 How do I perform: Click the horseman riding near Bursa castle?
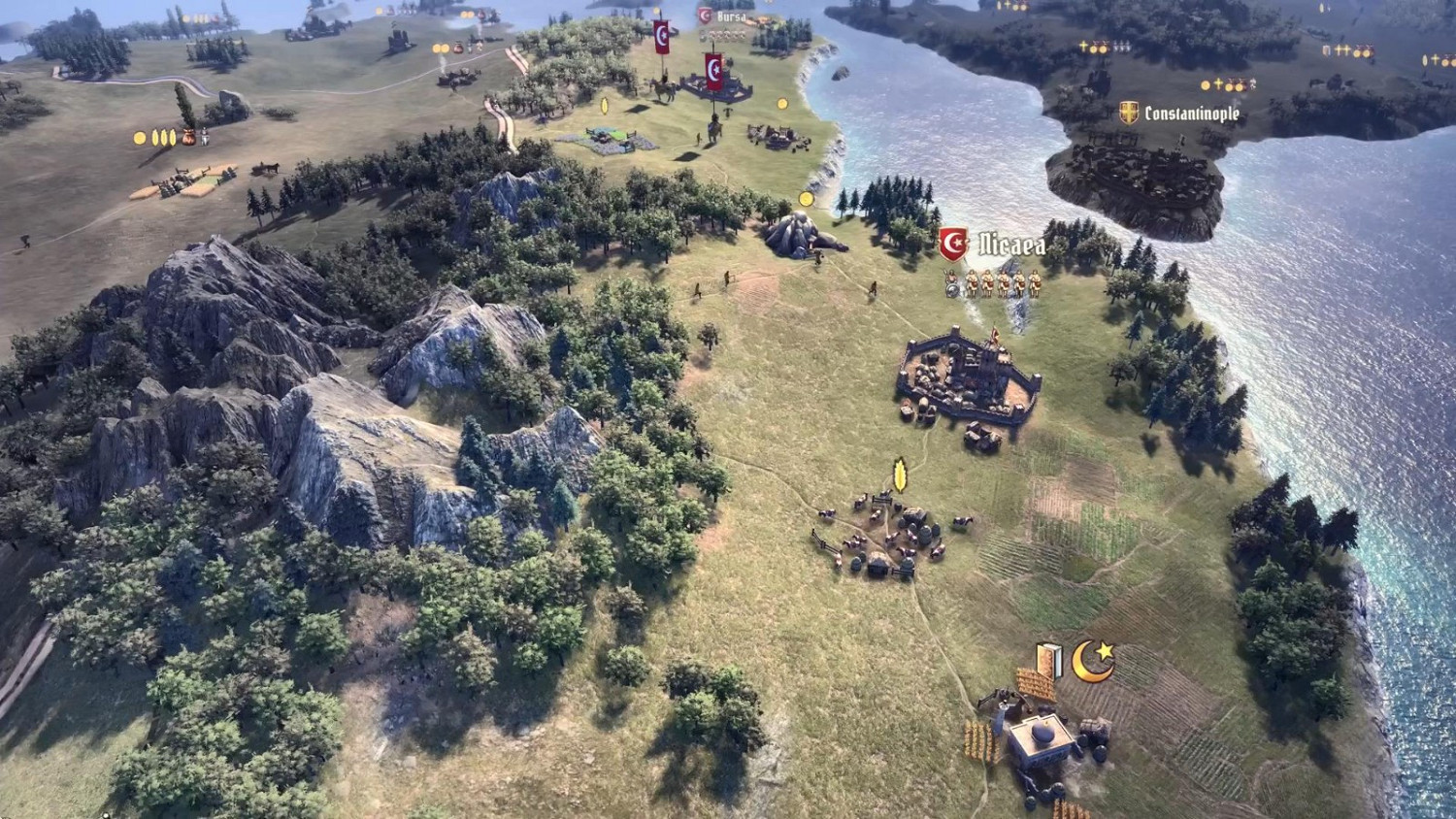(663, 89)
